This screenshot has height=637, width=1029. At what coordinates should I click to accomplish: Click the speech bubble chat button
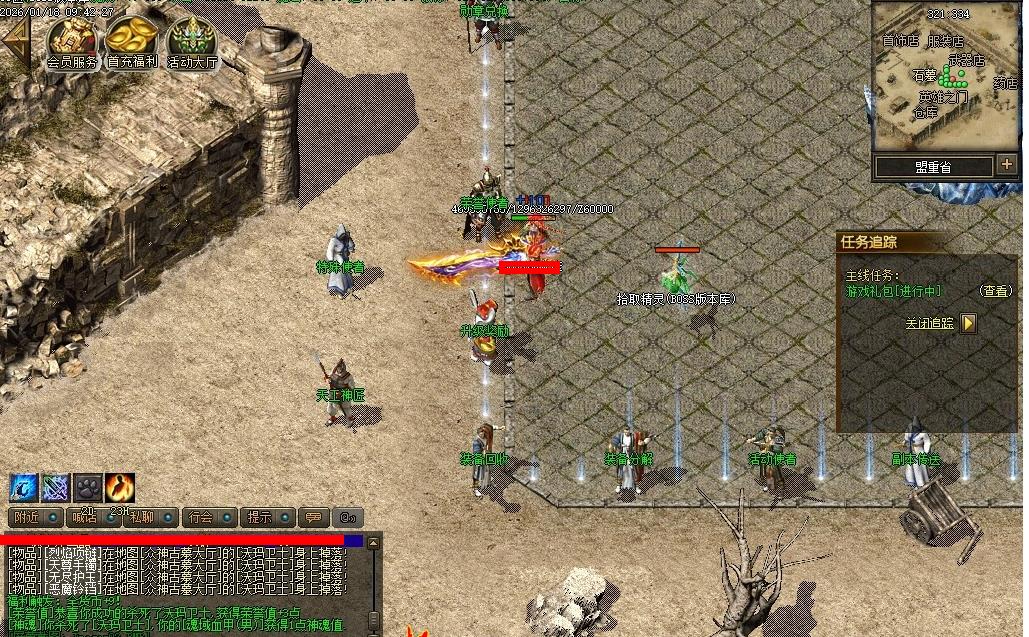[314, 518]
